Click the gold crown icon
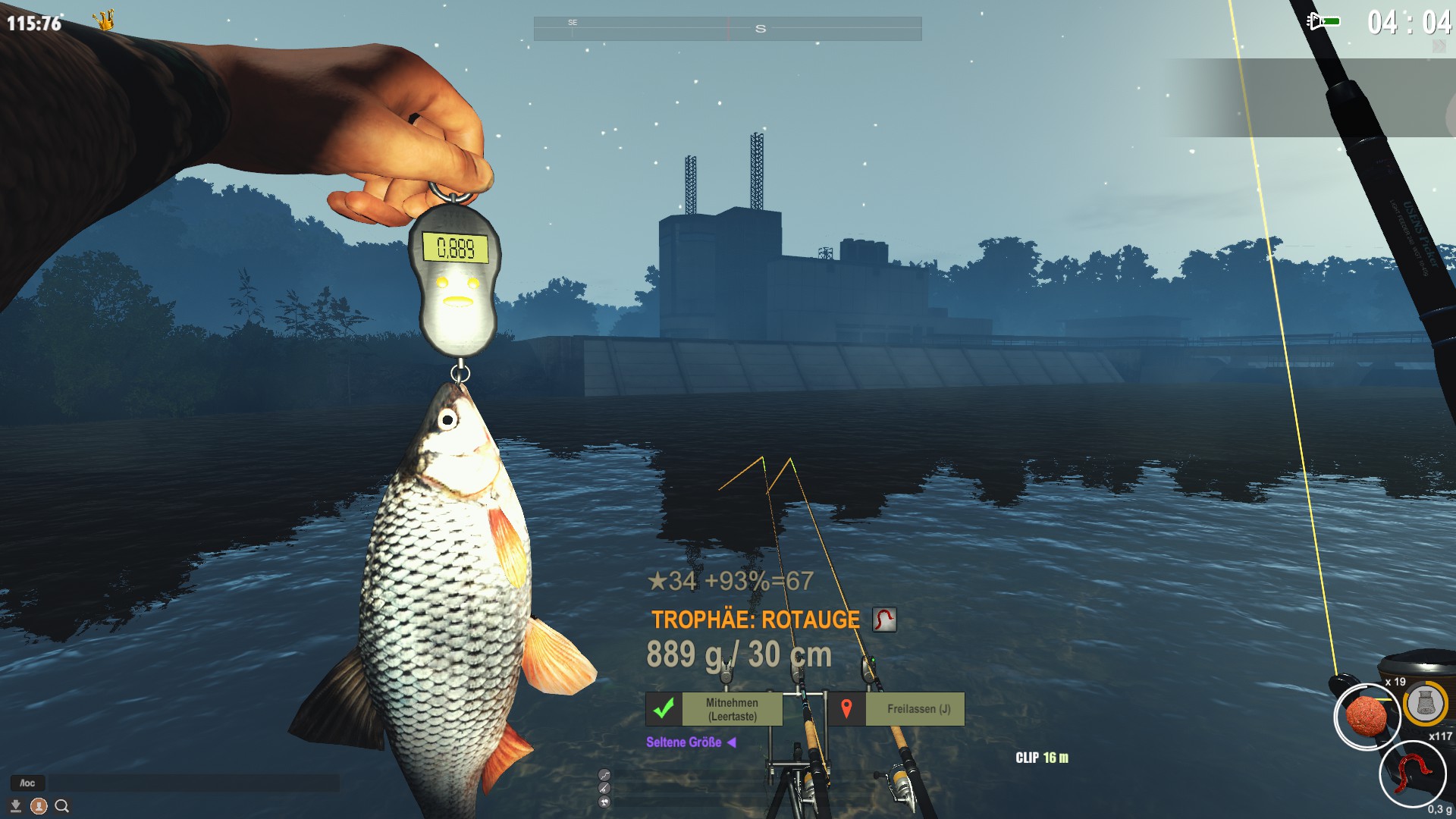 click(105, 20)
